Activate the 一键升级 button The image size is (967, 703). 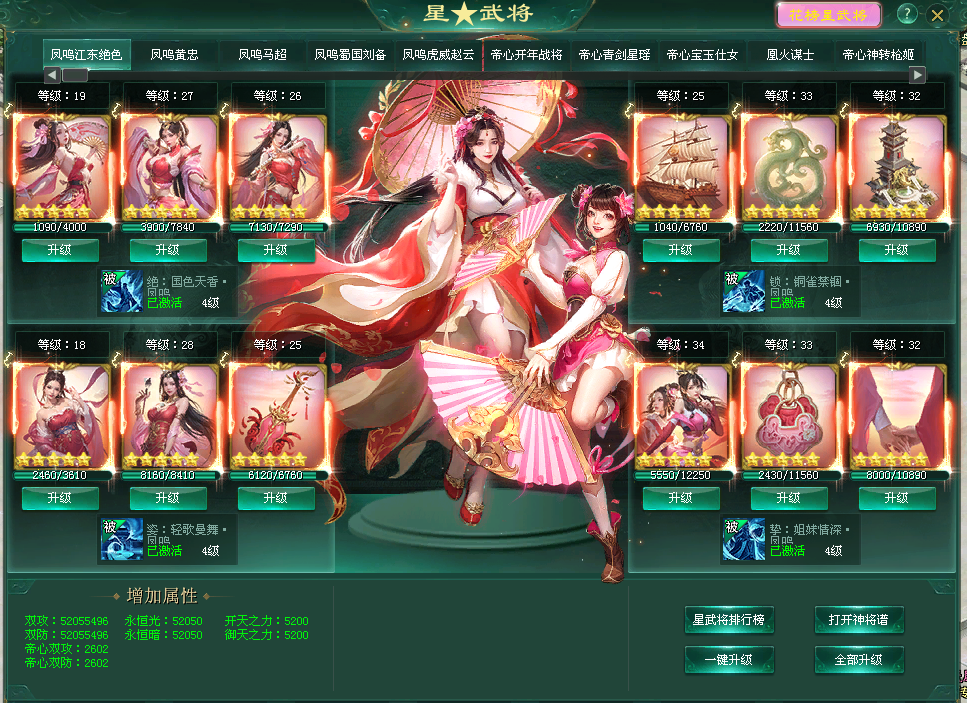[x=729, y=660]
